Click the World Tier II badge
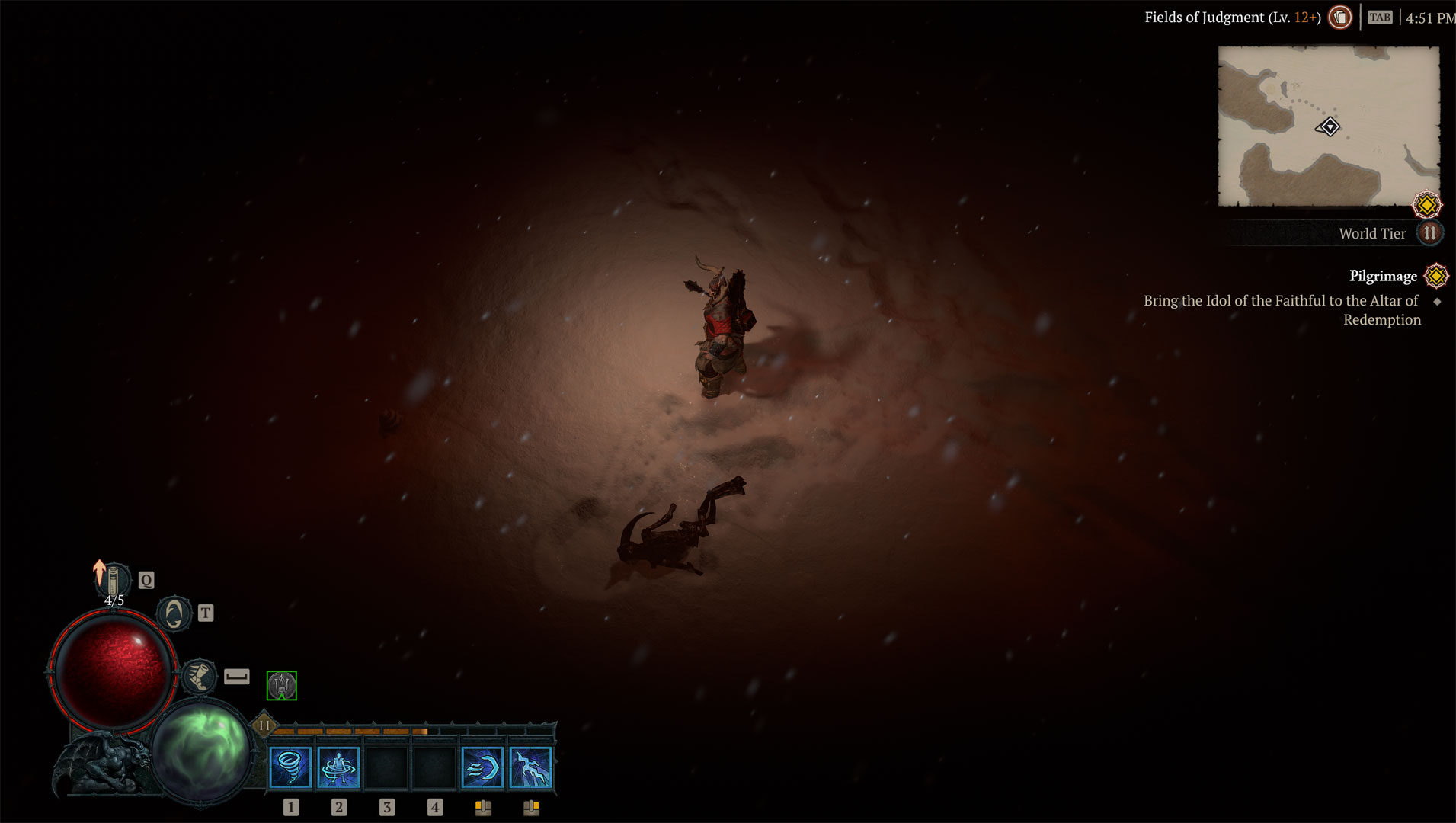The image size is (1456, 823). (1430, 233)
